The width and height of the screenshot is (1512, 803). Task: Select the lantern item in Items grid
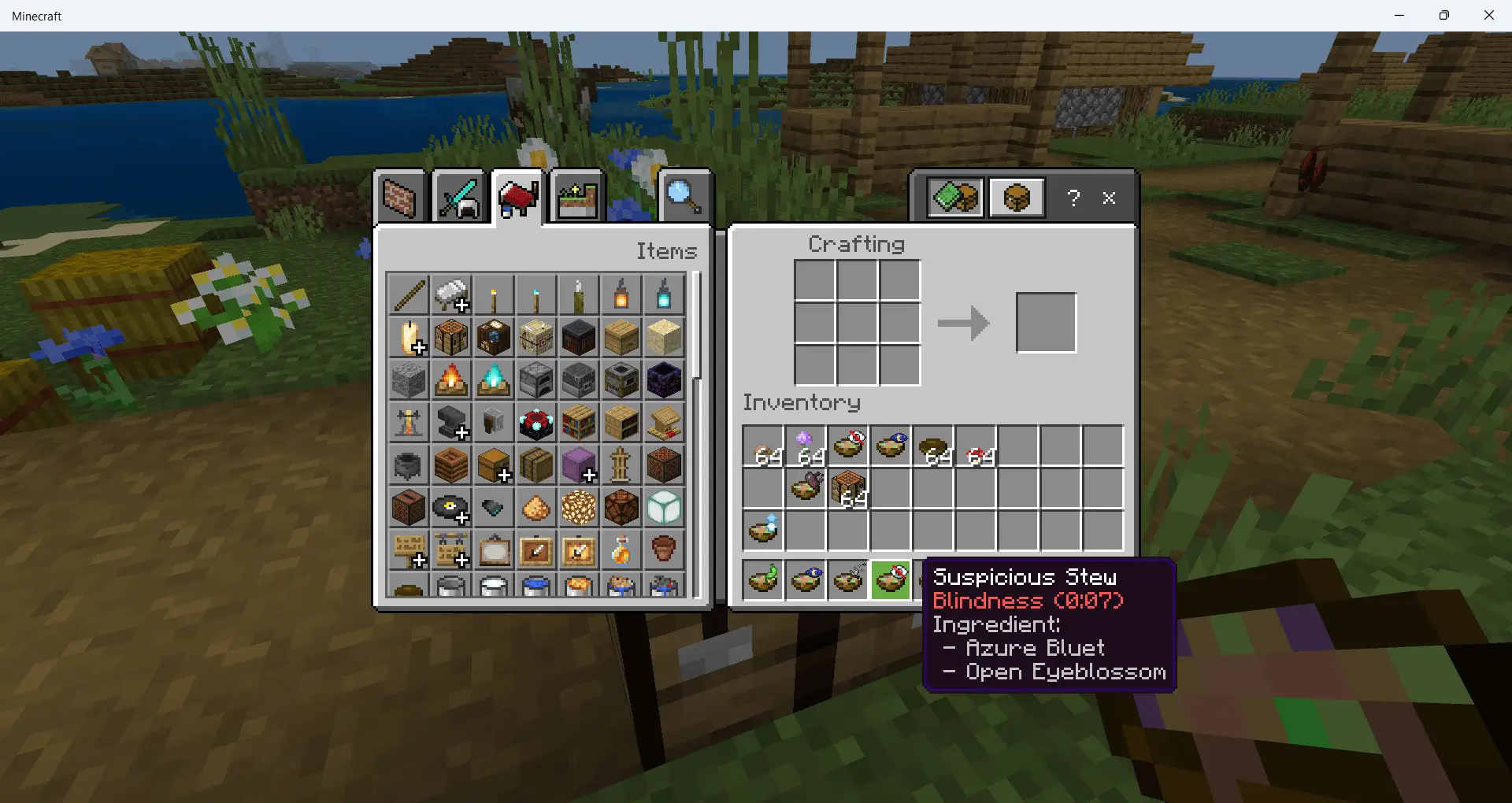621,295
